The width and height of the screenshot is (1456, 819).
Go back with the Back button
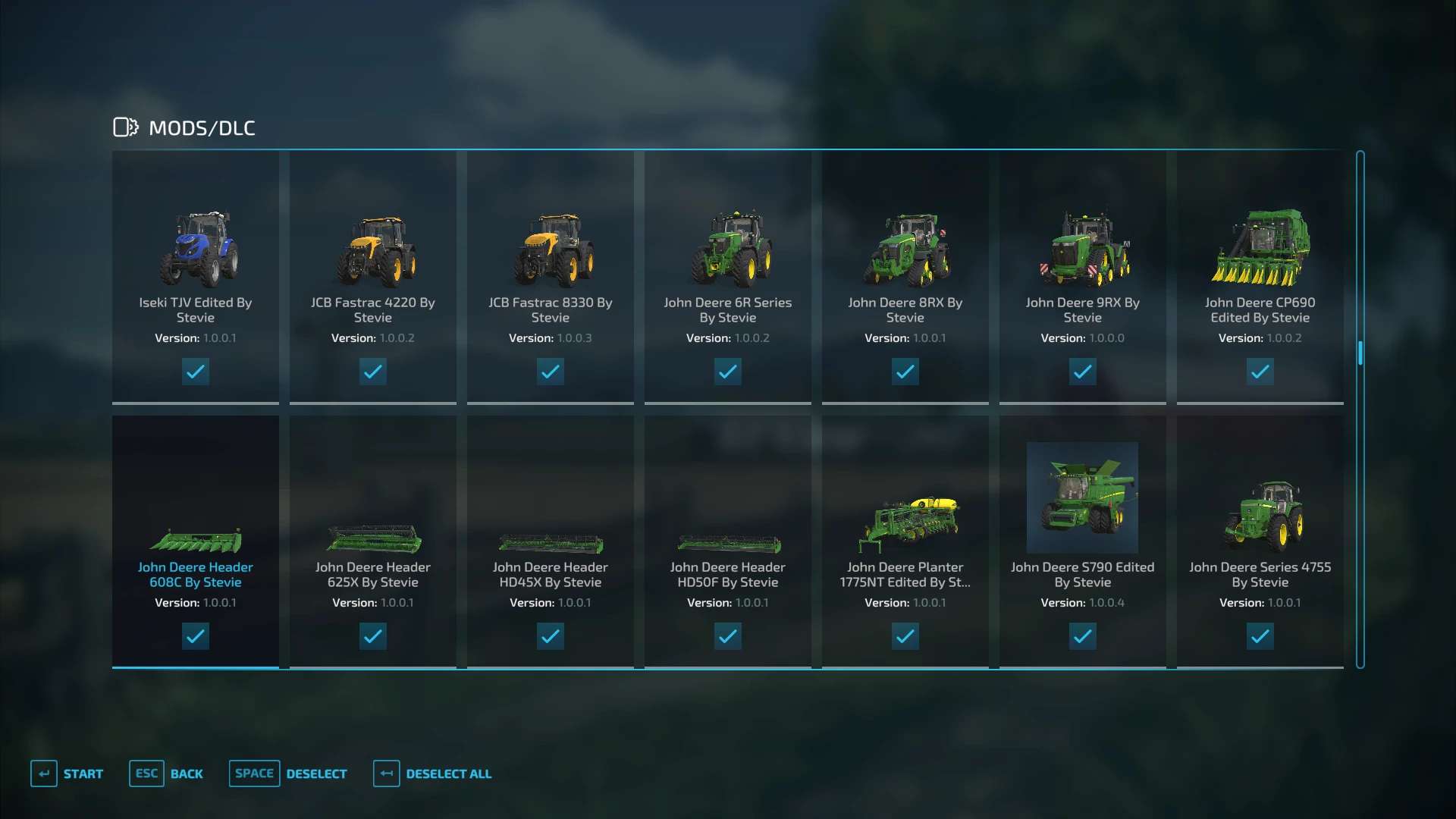(167, 773)
